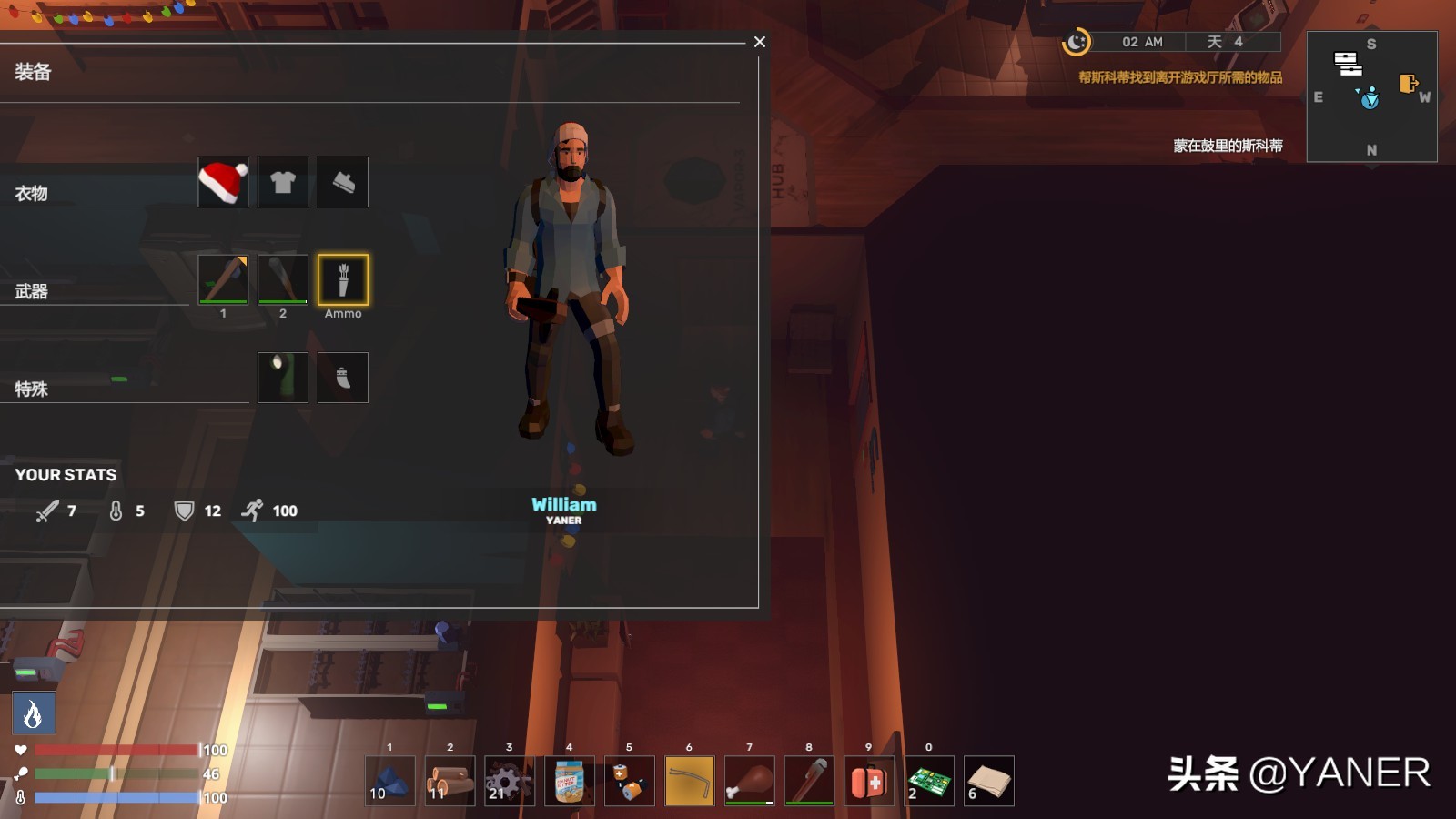Open the highlighted Ammo slot
Screen dimensions: 1456x819
click(343, 279)
